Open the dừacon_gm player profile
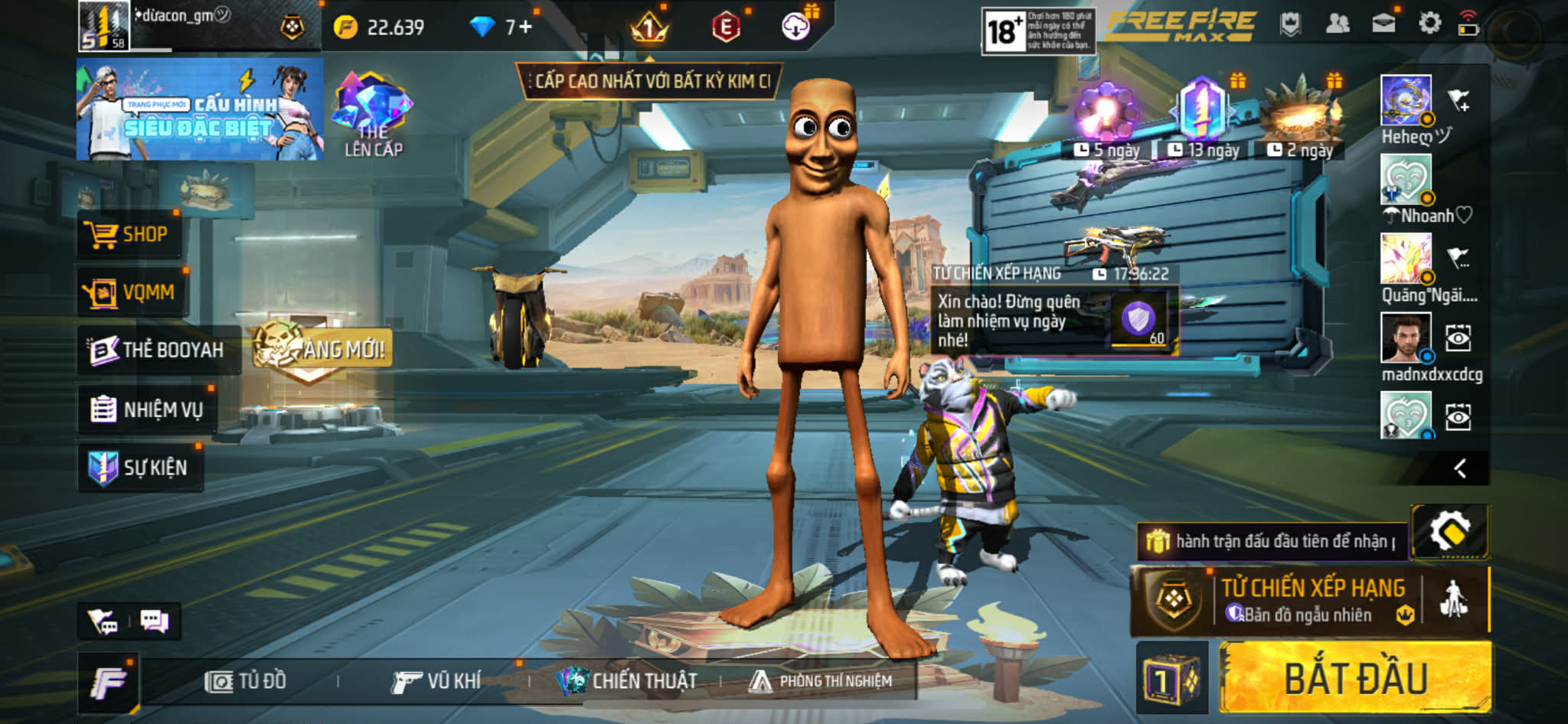 click(104, 26)
